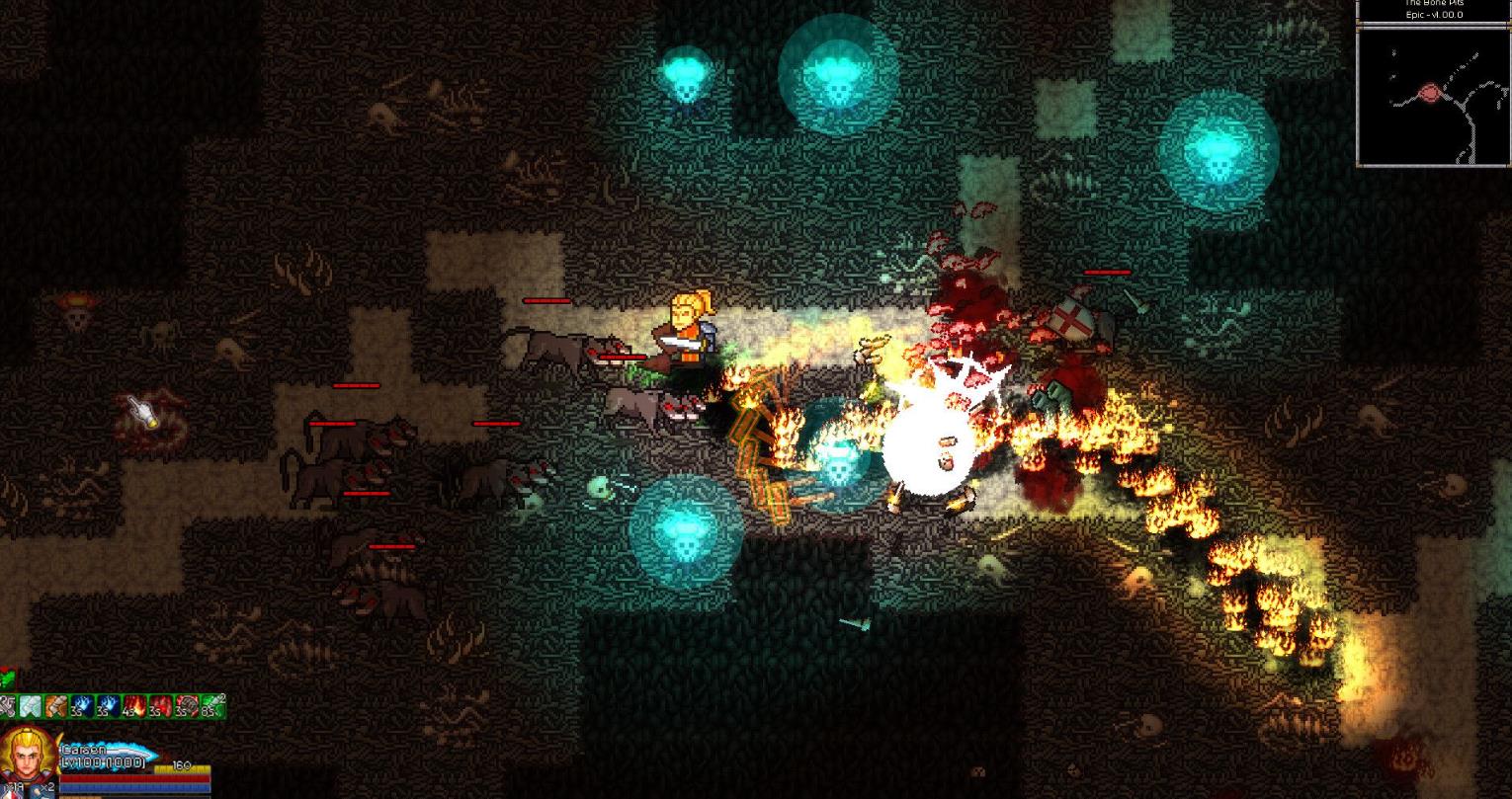The width and height of the screenshot is (1512, 799).
Task: Click the red player marker on the minimap
Action: coord(1431,91)
